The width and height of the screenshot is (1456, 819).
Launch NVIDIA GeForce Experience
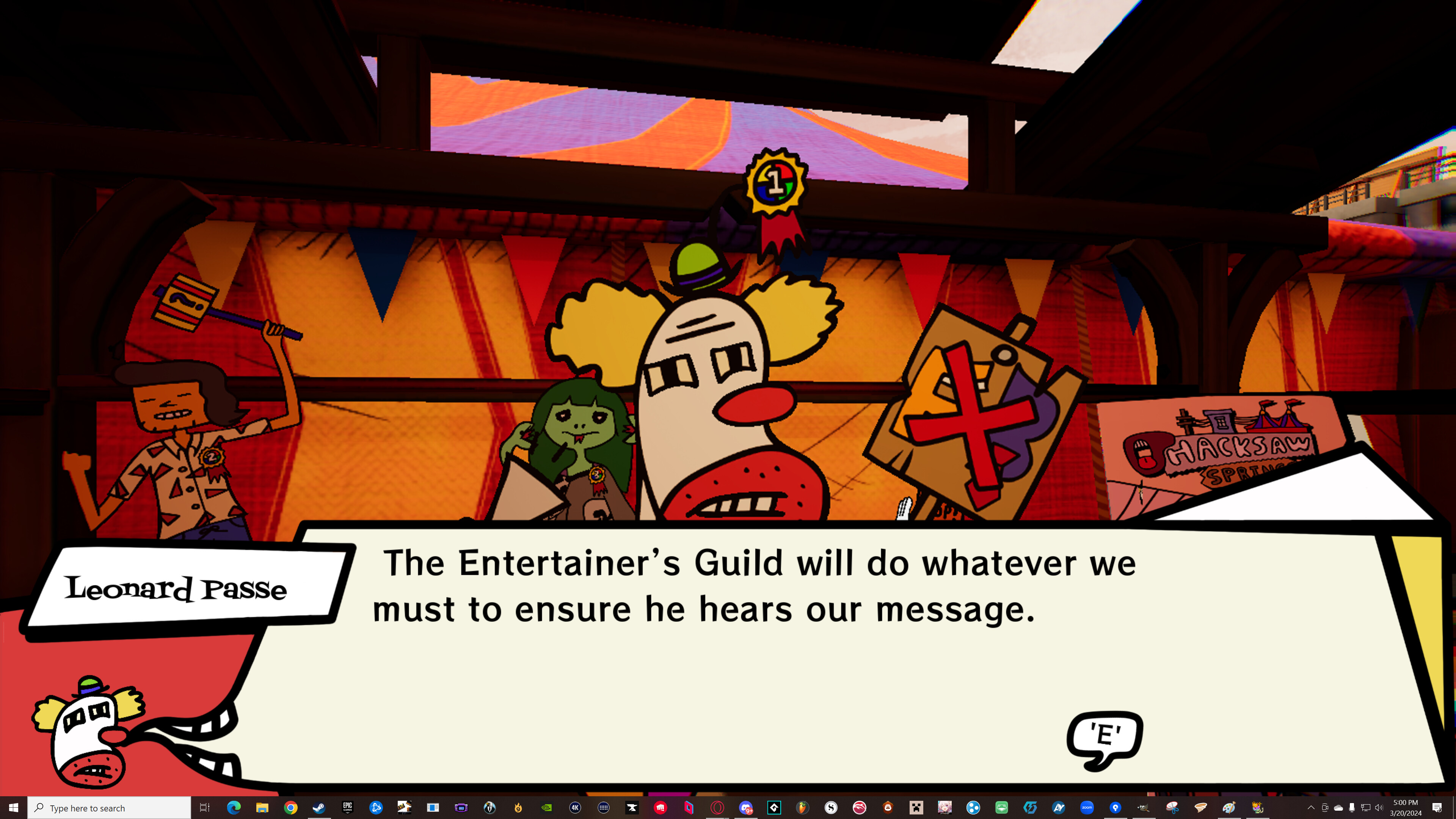tap(546, 807)
